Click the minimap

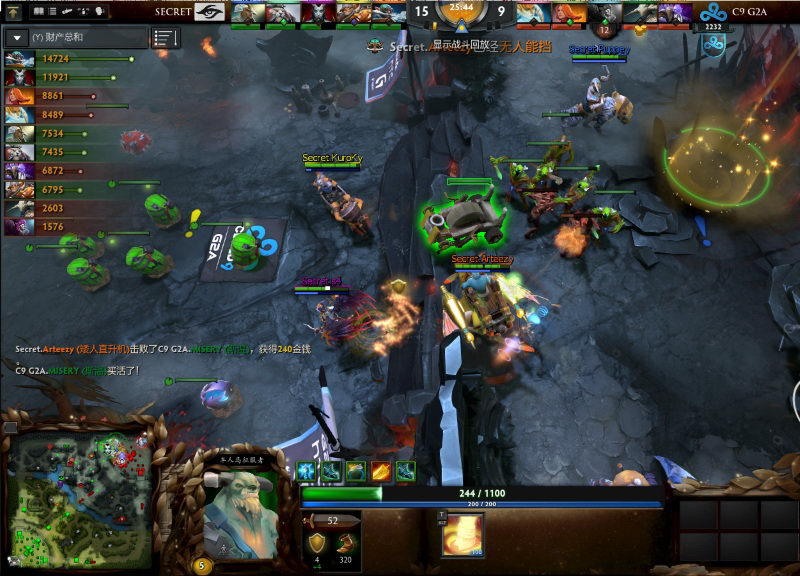coord(78,490)
